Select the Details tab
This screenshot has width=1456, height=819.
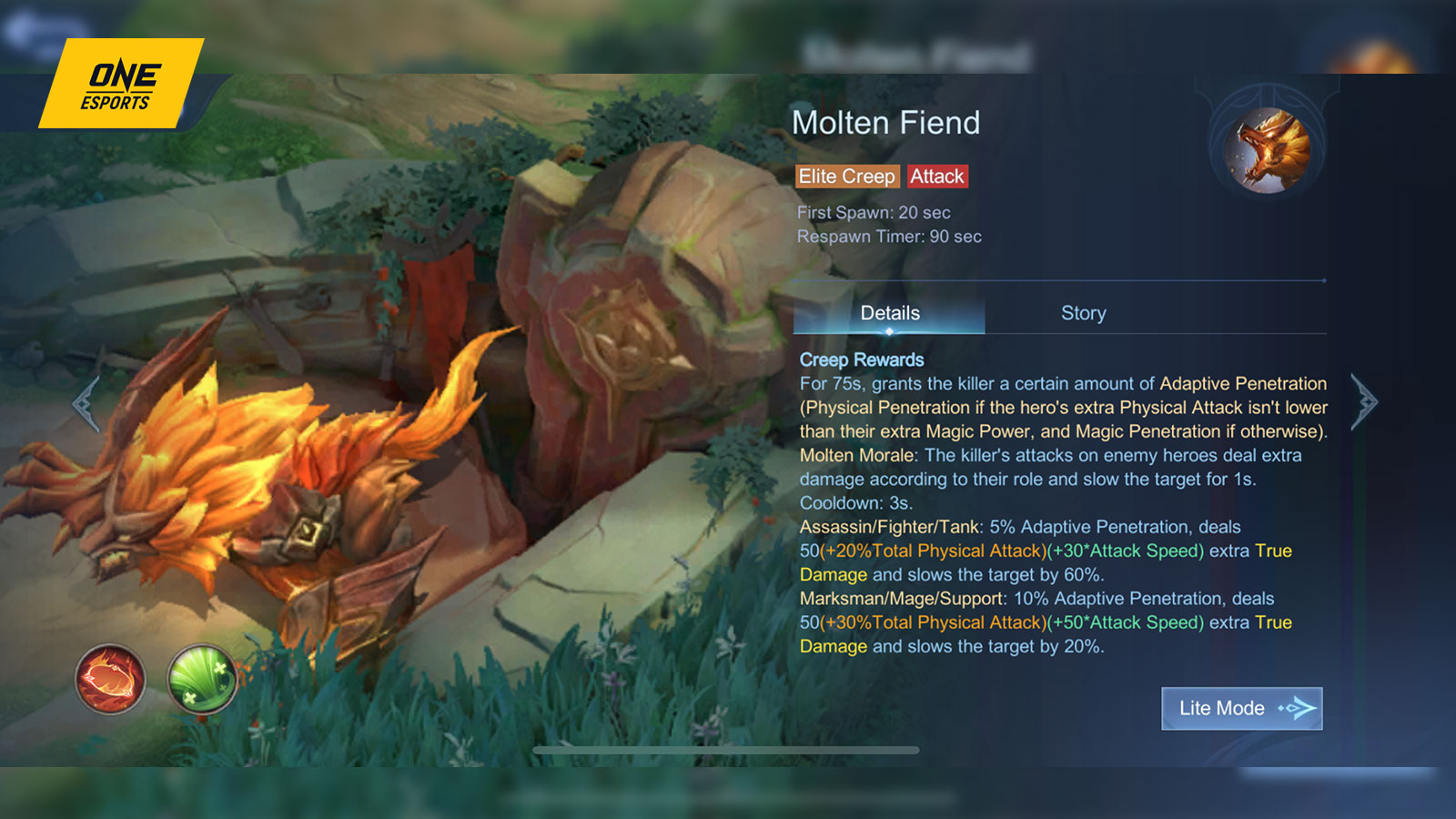[891, 313]
